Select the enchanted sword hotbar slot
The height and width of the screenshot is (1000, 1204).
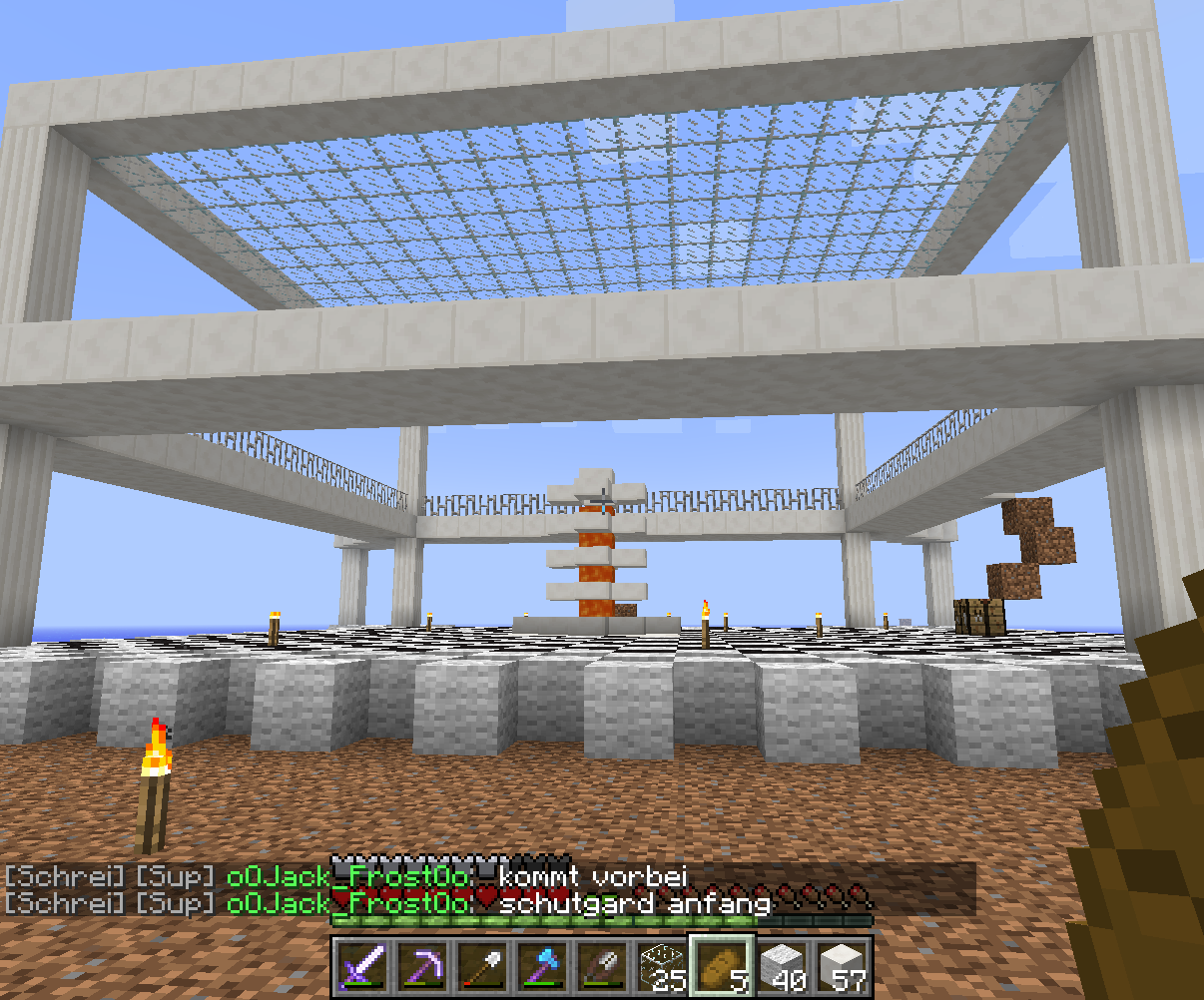[x=362, y=966]
